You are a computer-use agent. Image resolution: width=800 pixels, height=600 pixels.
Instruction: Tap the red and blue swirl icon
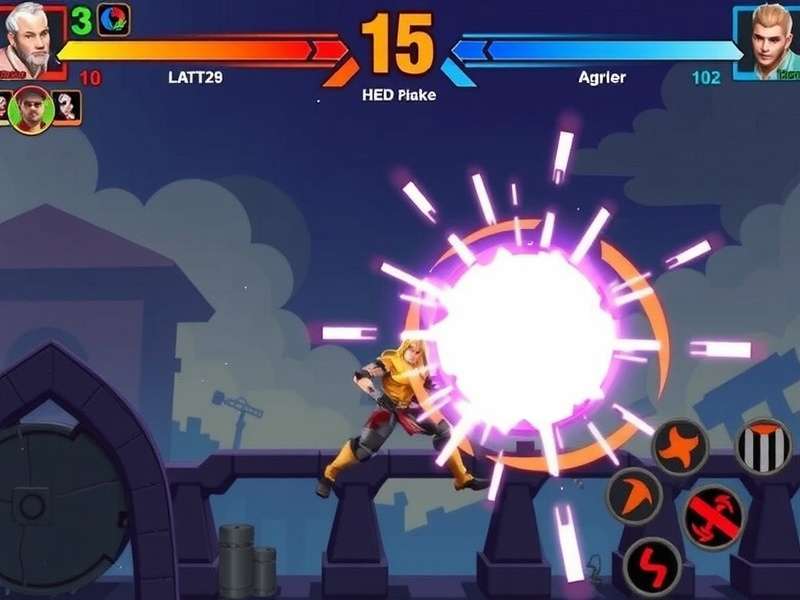pos(113,20)
